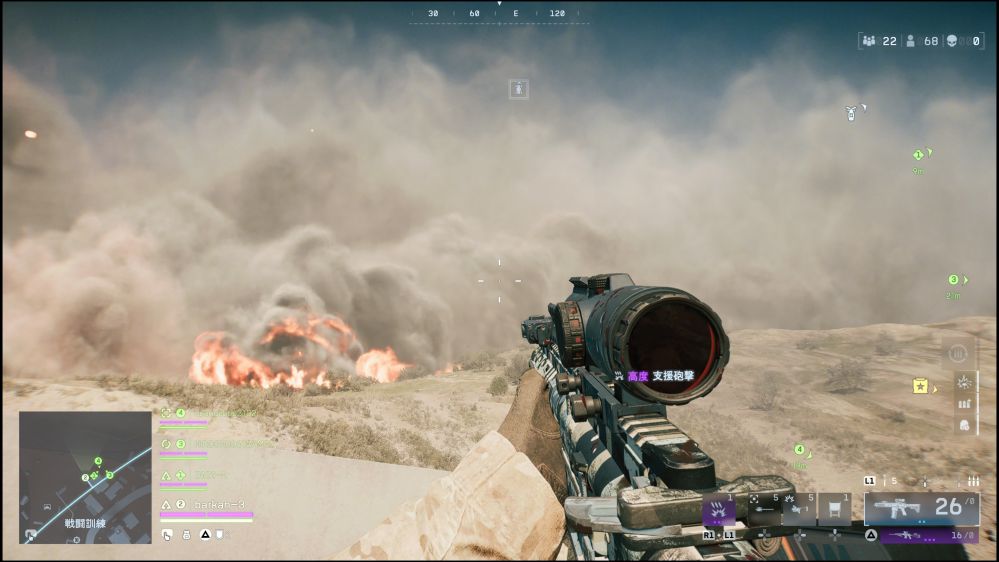Viewport: 999px width, 562px height.
Task: Click the compass heading bar
Action: 497,14
